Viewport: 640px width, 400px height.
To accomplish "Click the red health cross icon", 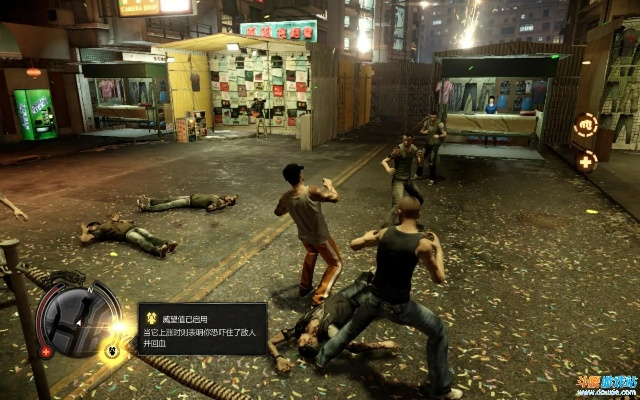I will click(46, 352).
